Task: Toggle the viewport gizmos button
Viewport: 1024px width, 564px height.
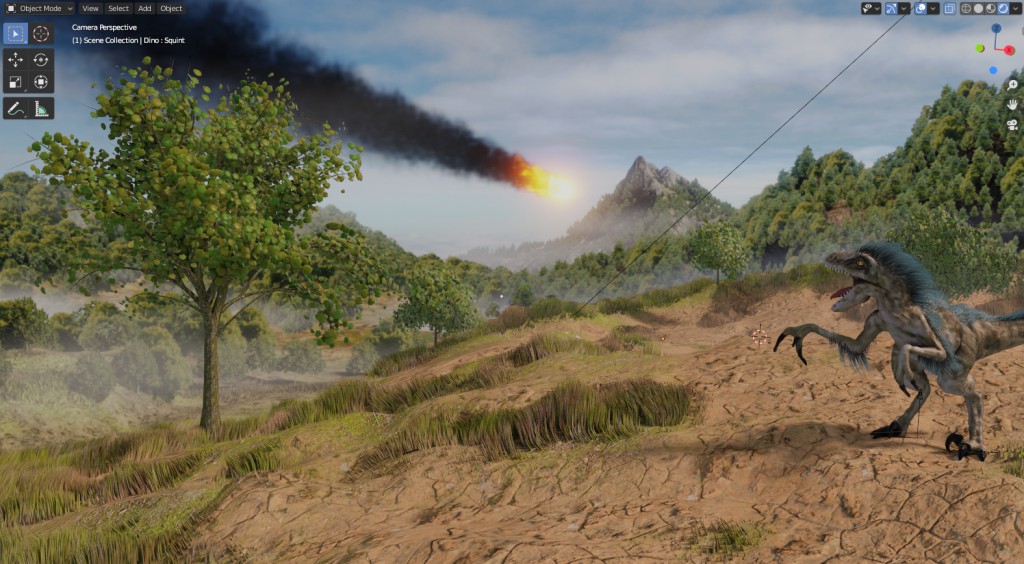Action: click(x=893, y=8)
